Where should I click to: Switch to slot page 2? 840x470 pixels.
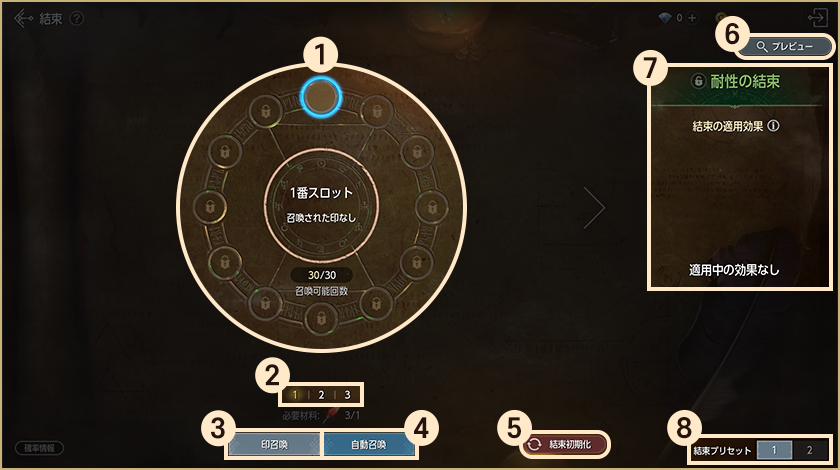pos(321,394)
